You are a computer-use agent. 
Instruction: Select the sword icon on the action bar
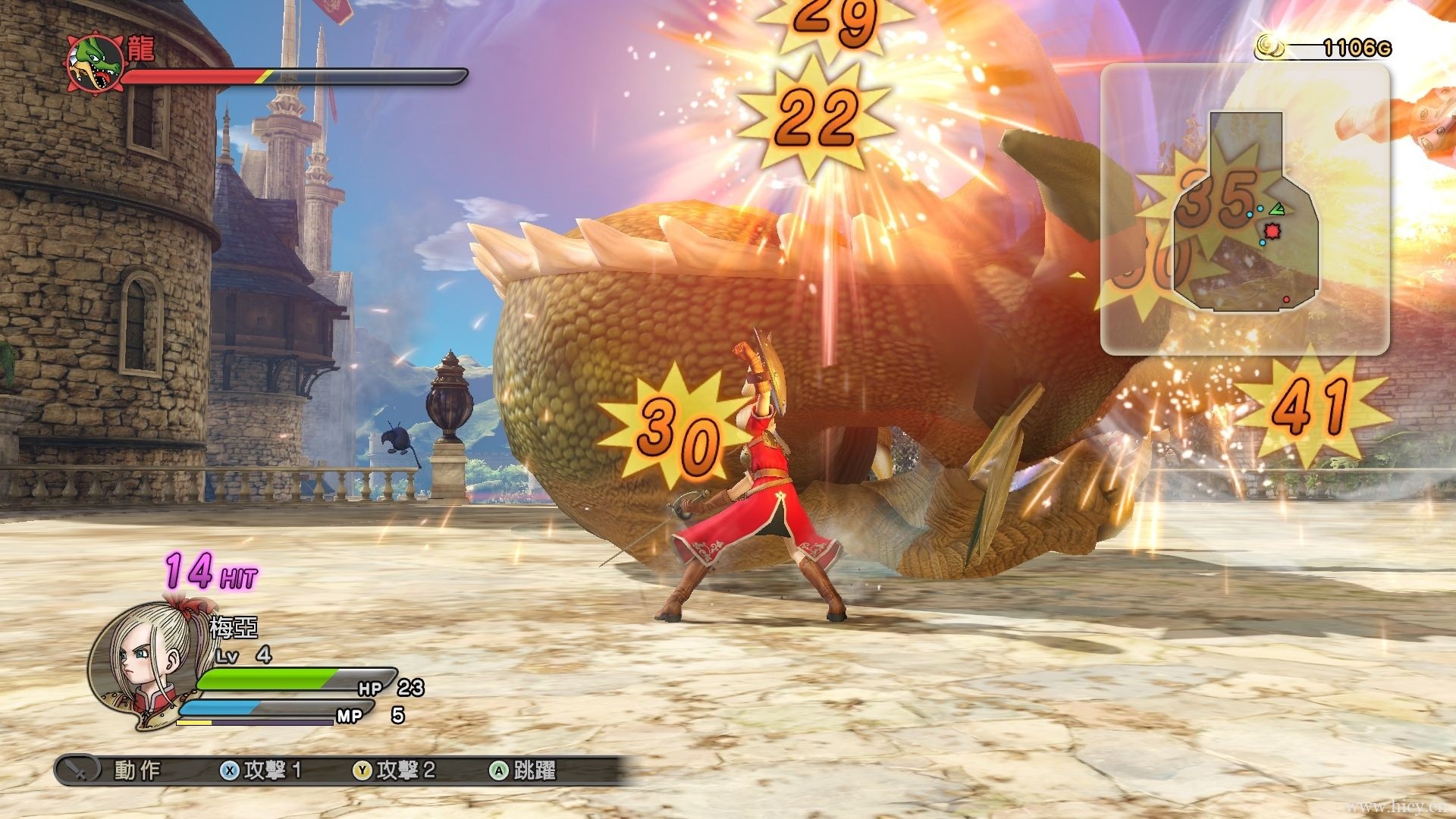(x=78, y=770)
